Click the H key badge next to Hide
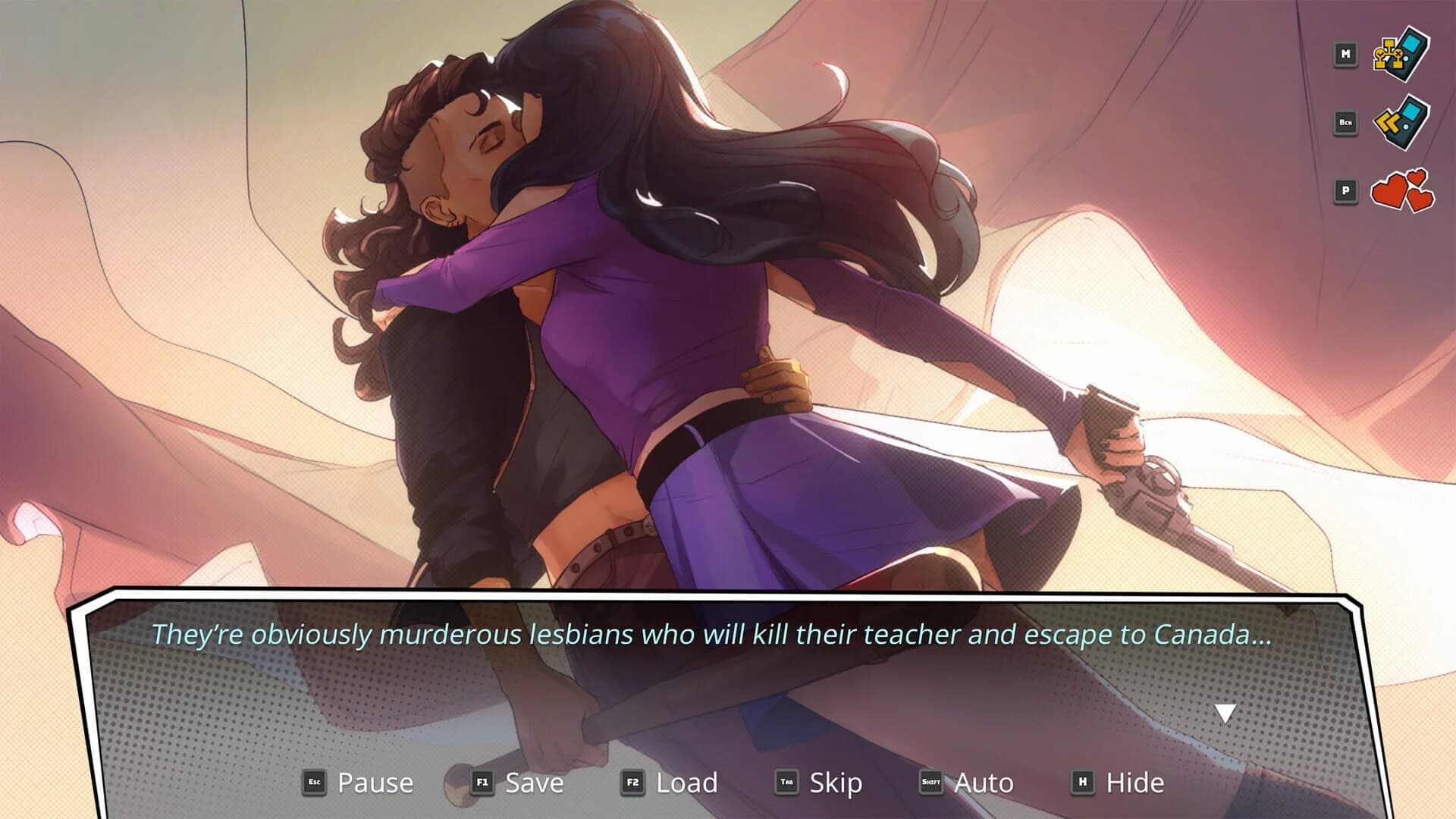 pyautogui.click(x=1082, y=783)
